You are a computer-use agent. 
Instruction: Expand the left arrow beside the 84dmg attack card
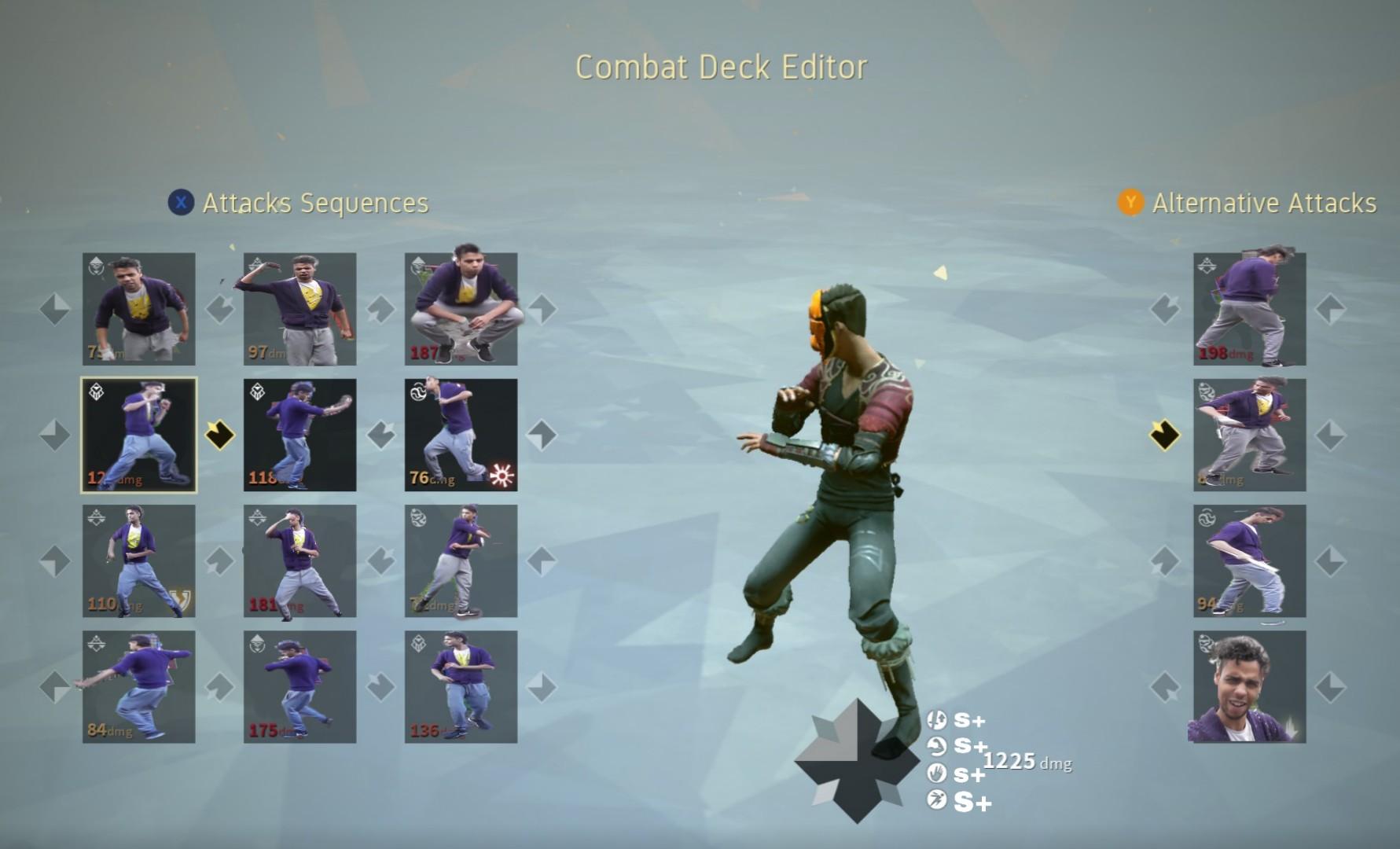(x=53, y=685)
